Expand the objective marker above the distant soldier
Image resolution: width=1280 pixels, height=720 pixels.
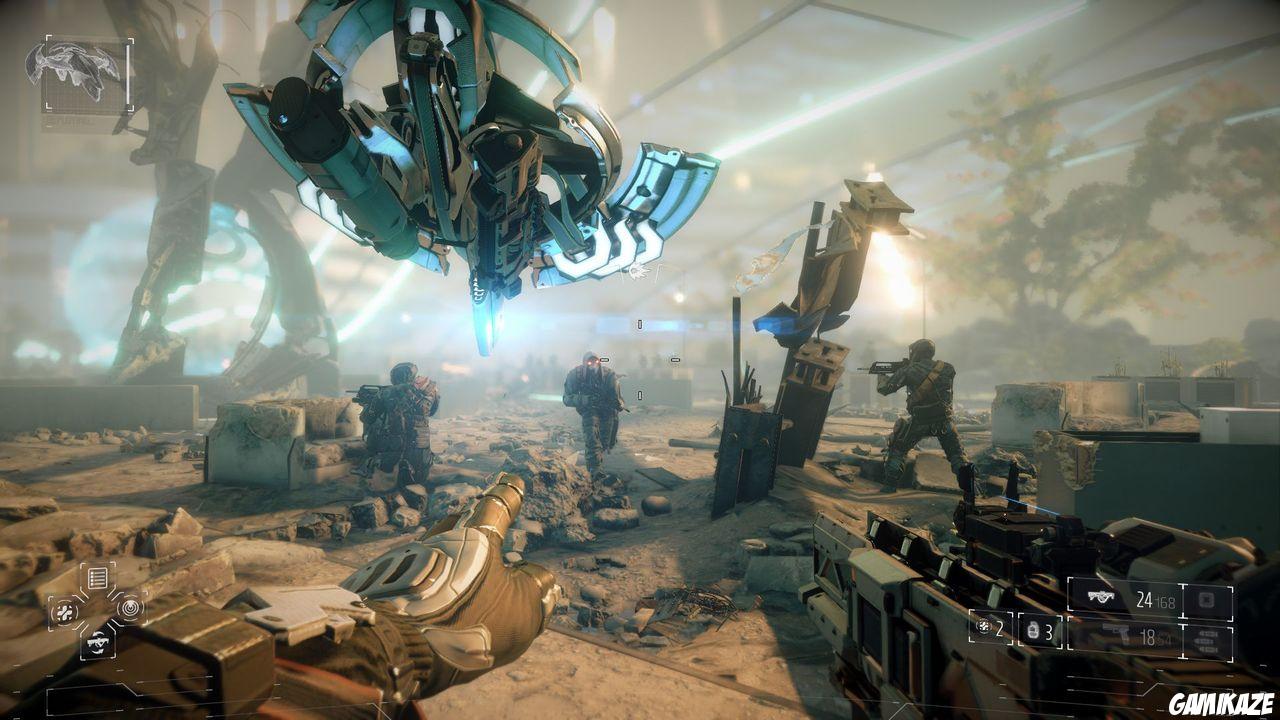pos(640,324)
